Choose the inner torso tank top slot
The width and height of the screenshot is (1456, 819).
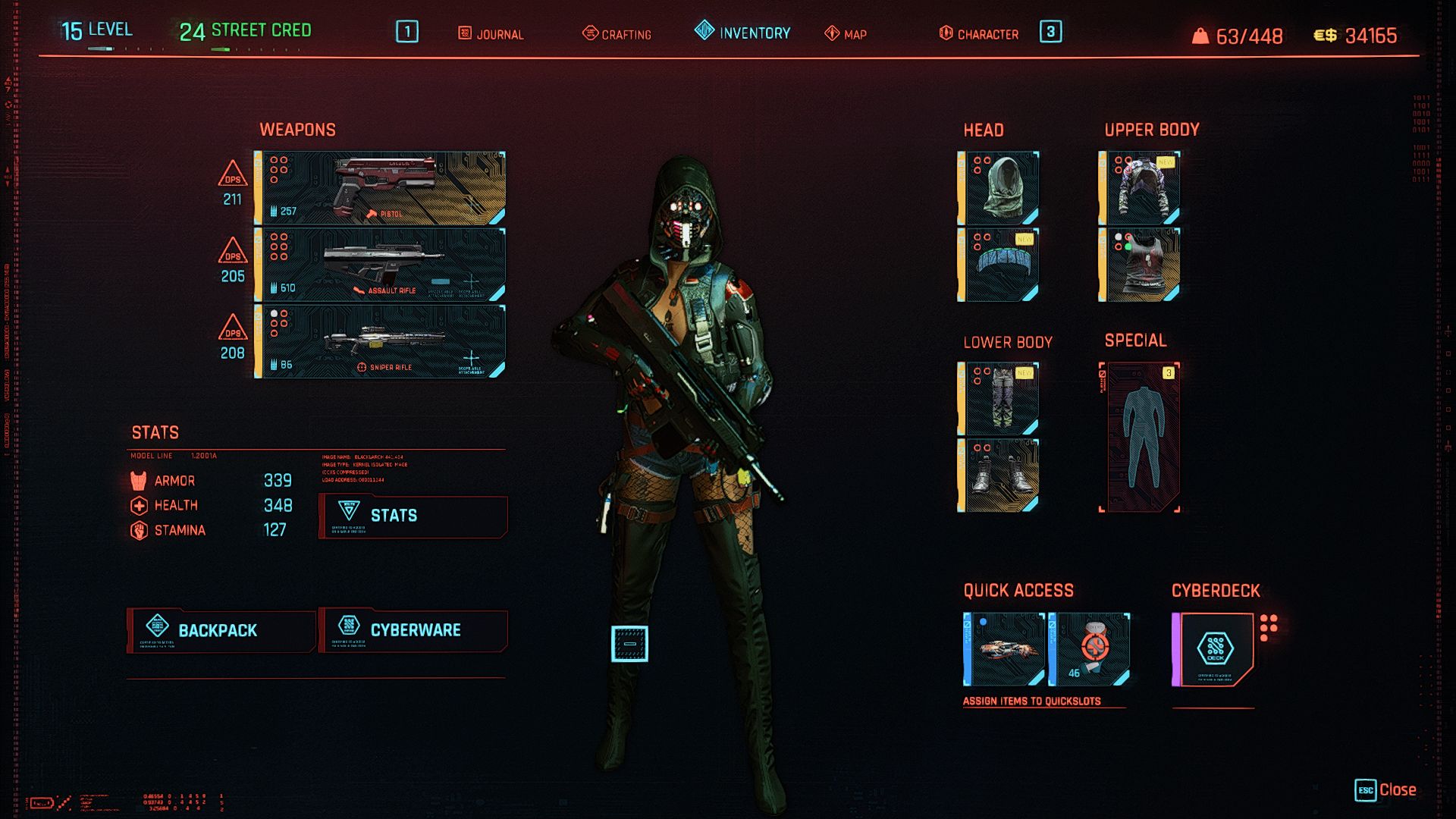tap(1140, 265)
